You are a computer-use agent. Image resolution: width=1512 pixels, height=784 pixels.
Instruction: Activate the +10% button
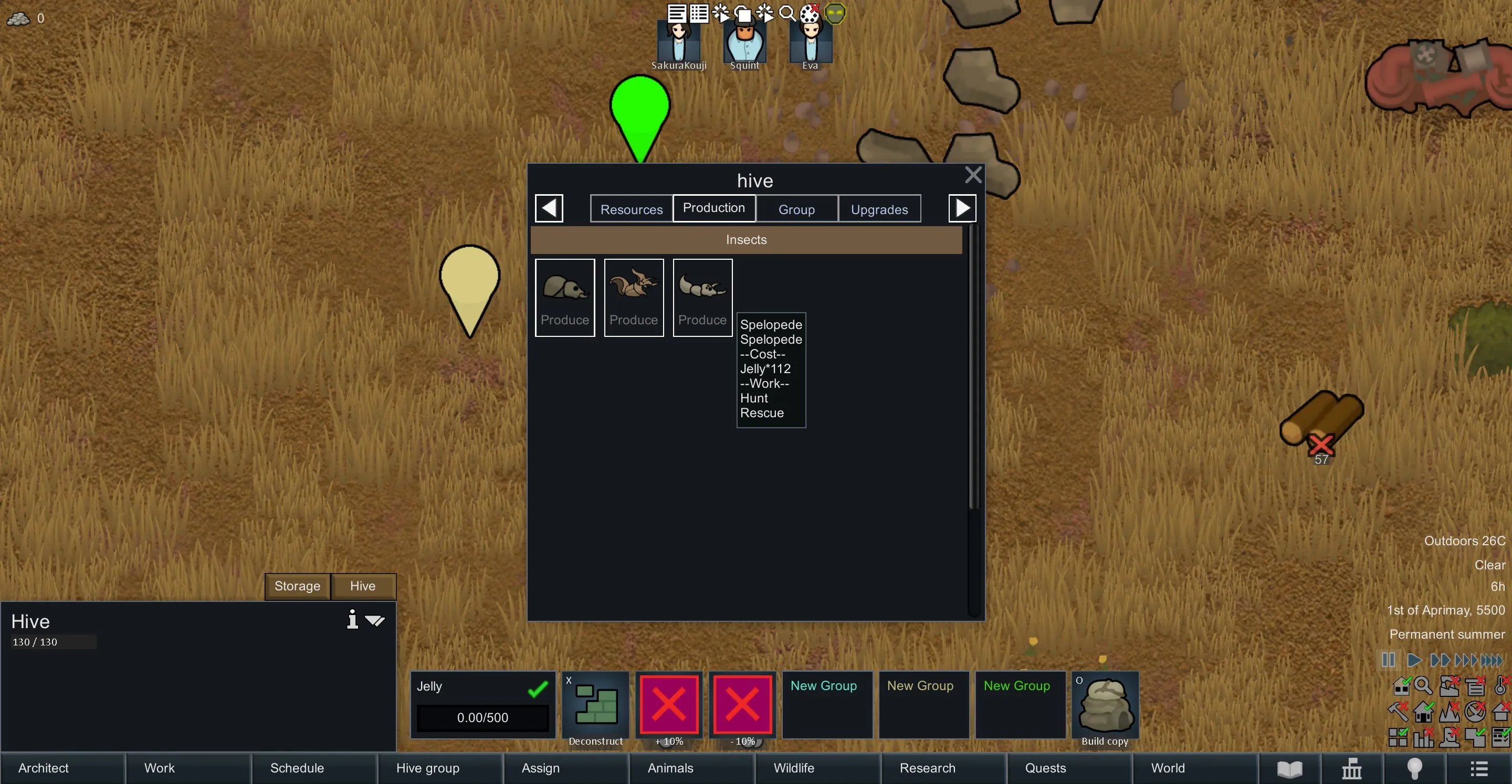coord(668,706)
